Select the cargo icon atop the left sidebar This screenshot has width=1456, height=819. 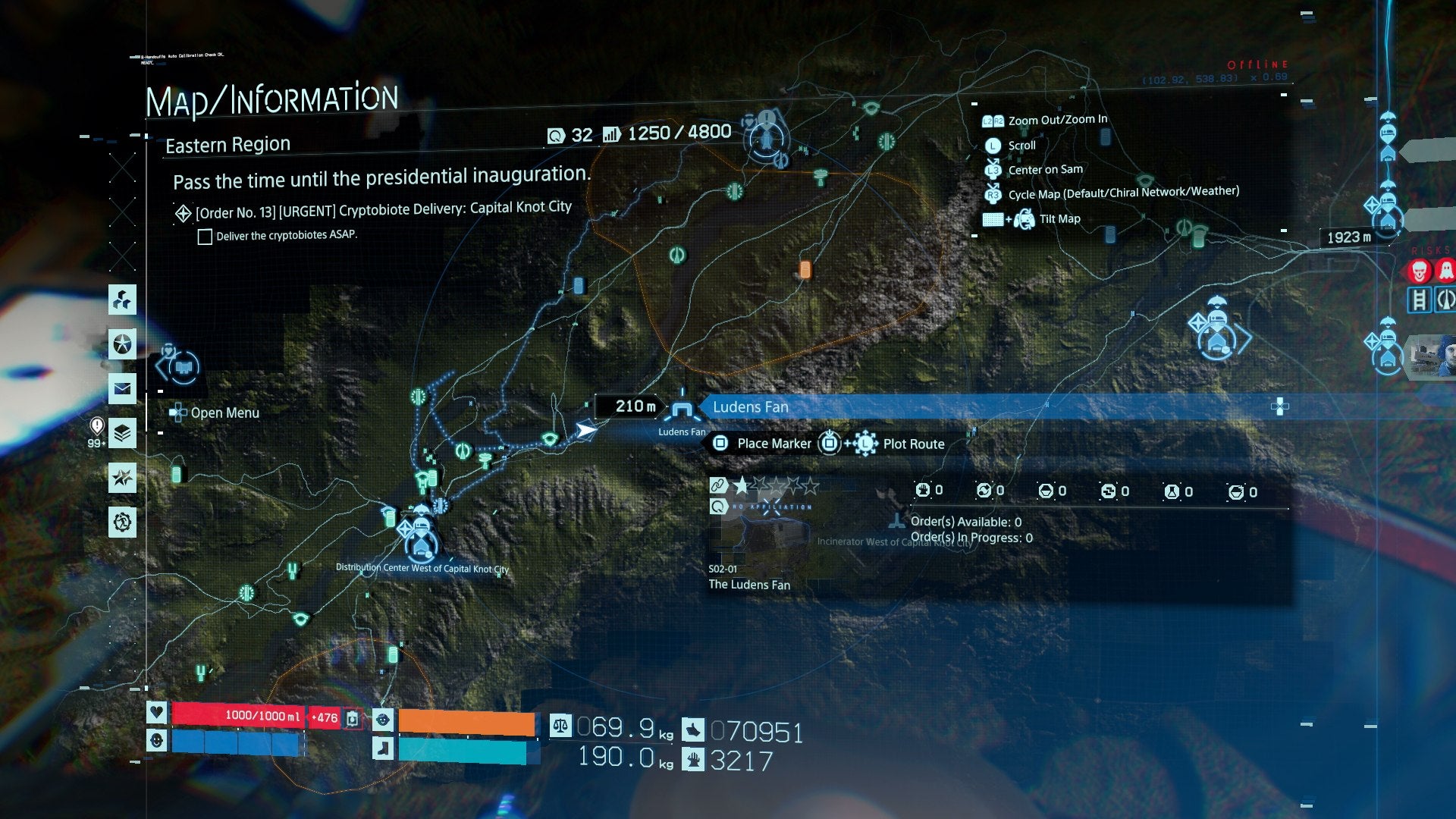coord(121,301)
